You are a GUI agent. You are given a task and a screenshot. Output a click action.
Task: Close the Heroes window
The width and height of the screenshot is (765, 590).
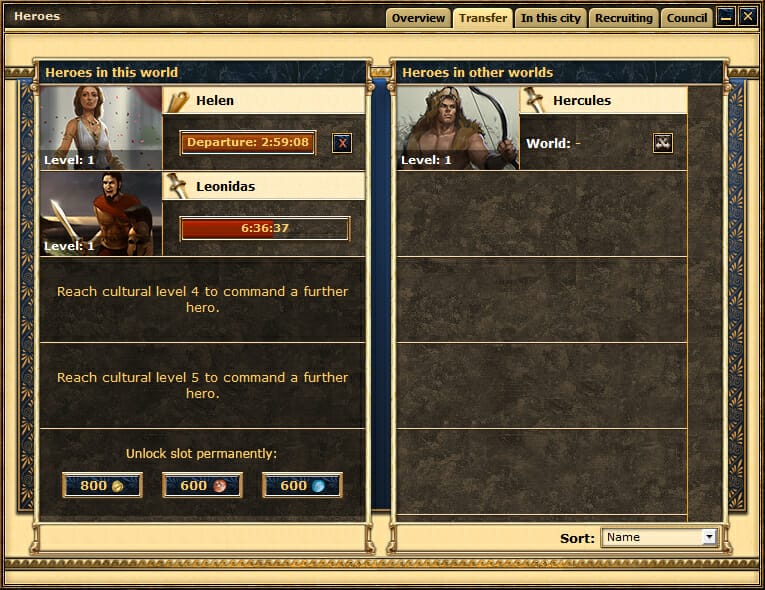point(747,17)
